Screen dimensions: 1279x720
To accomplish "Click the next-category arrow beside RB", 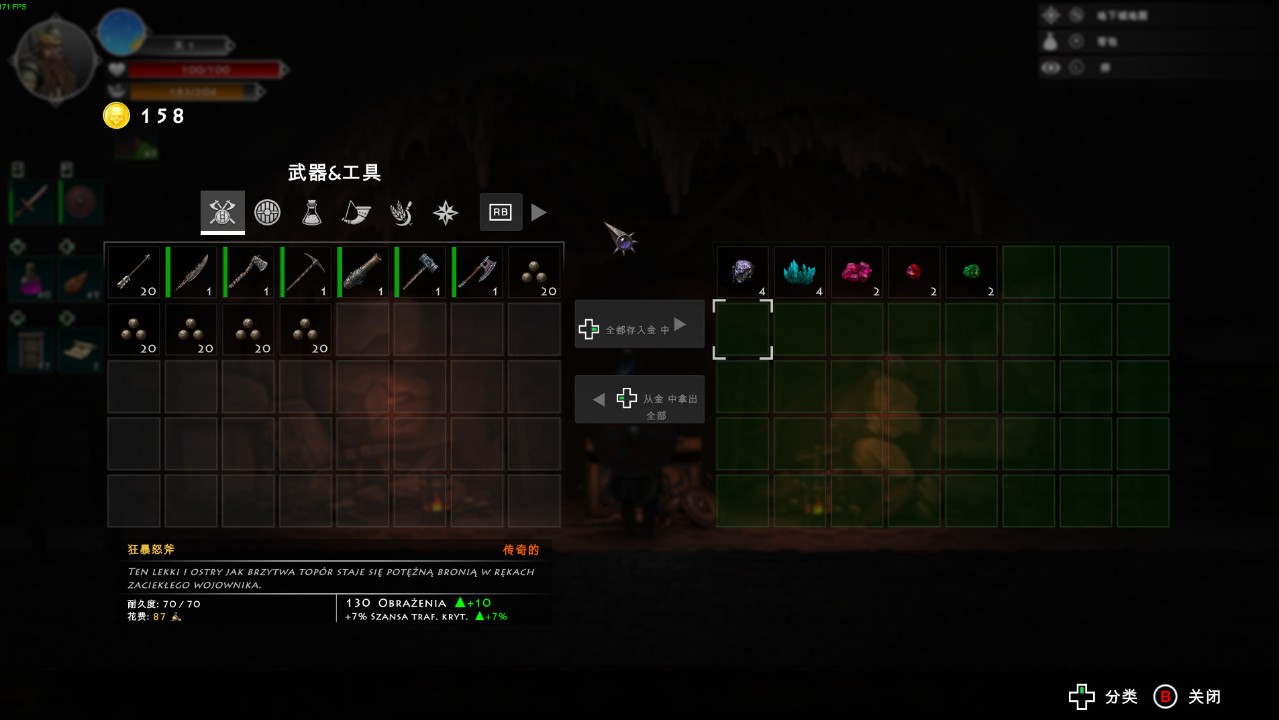I will click(x=539, y=212).
